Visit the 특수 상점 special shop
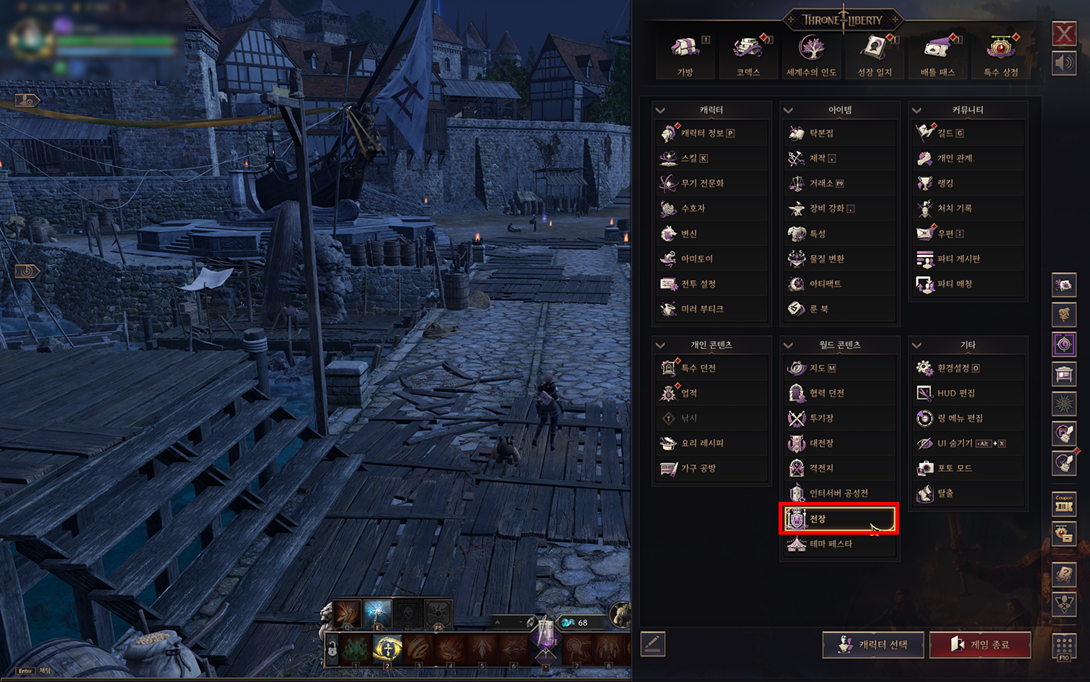The image size is (1090, 682). click(x=1001, y=55)
